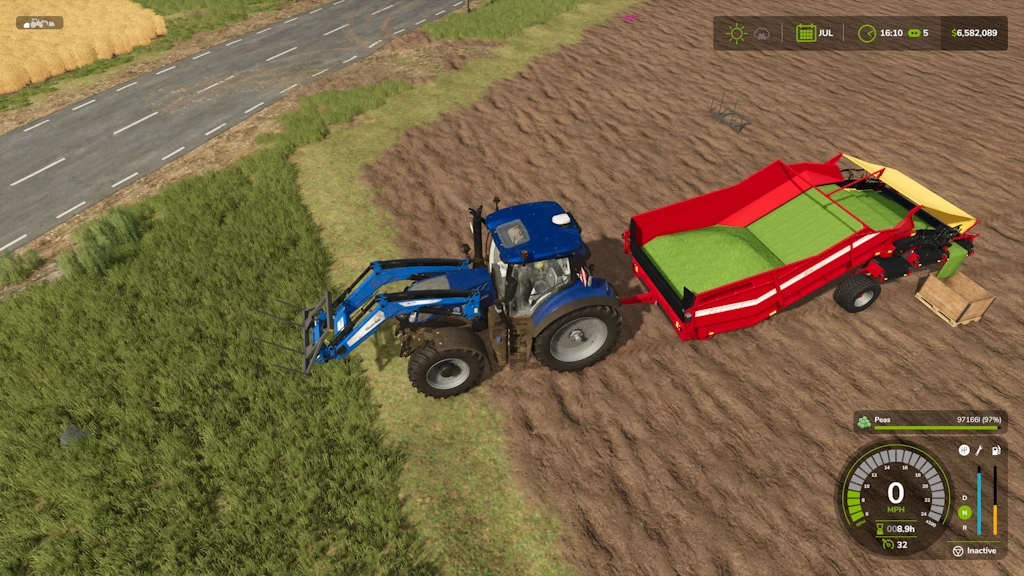Select the N neutral gear indicator
1024x576 pixels.
(964, 512)
